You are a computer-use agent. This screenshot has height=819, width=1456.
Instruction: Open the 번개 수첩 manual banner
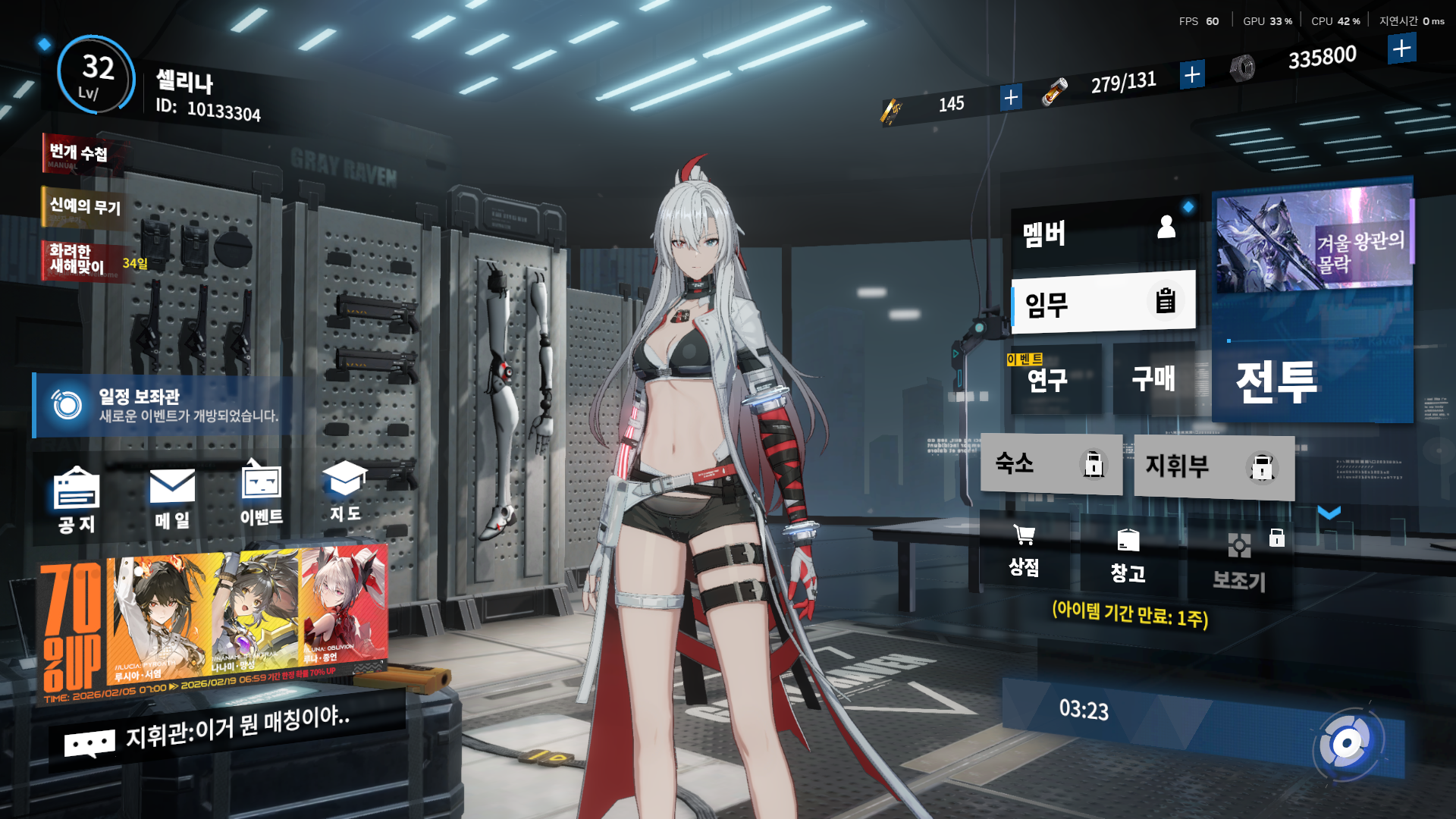80,154
